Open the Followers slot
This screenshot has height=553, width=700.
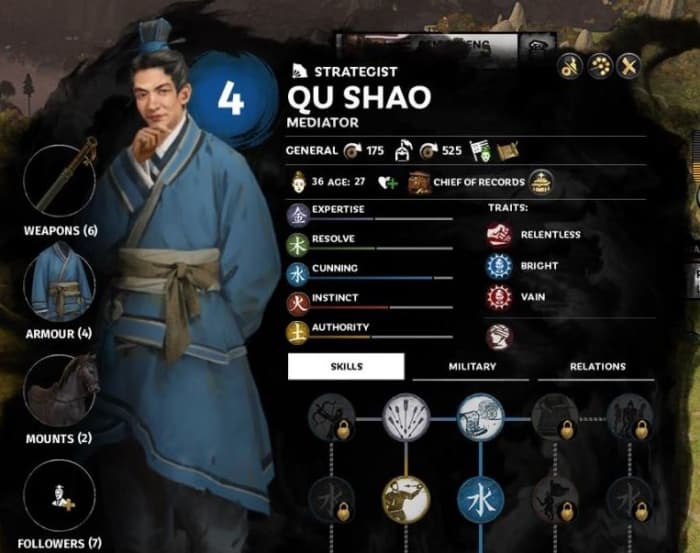(x=60, y=497)
